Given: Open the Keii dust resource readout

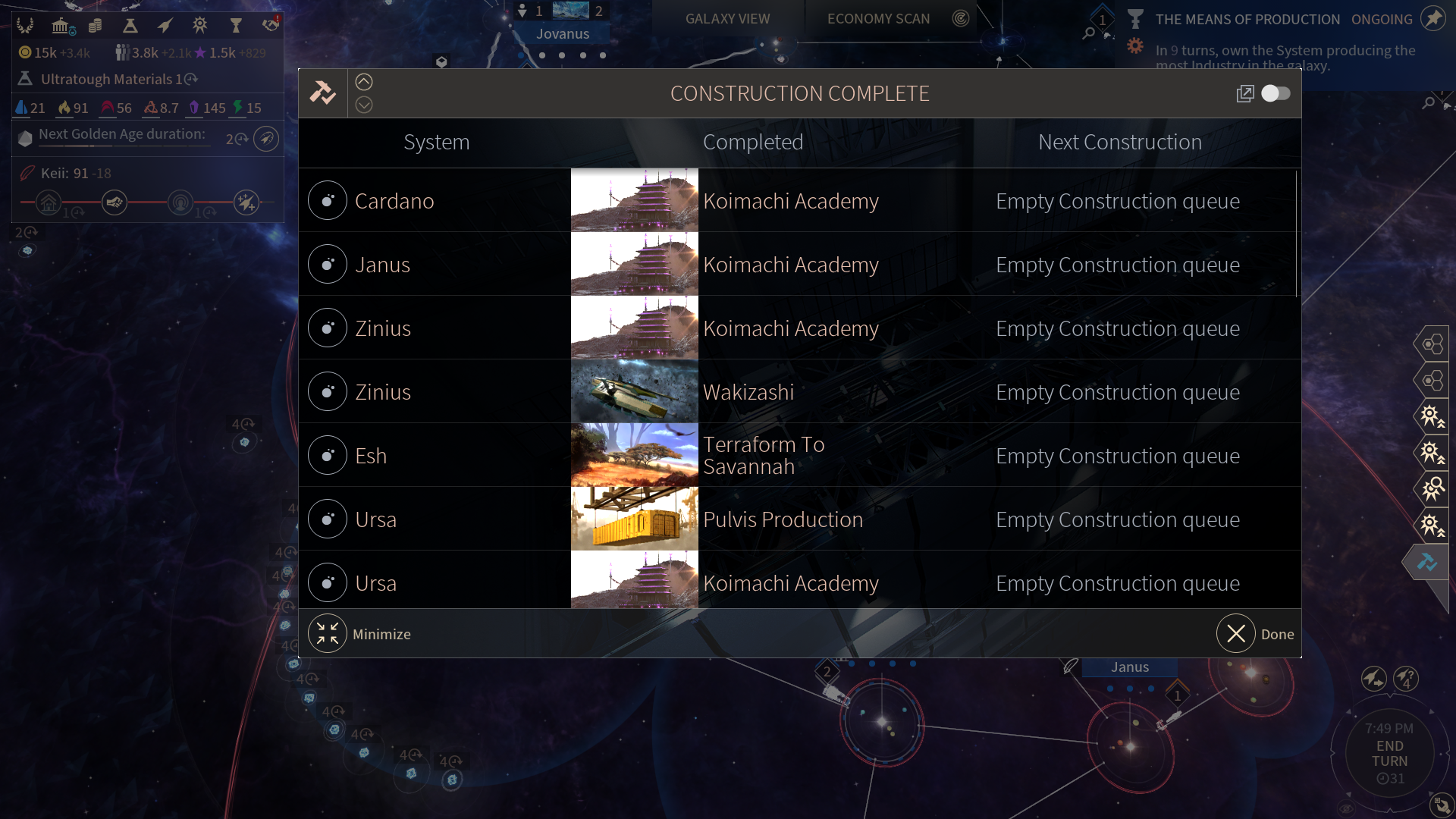Looking at the screenshot, I should pos(67,173).
